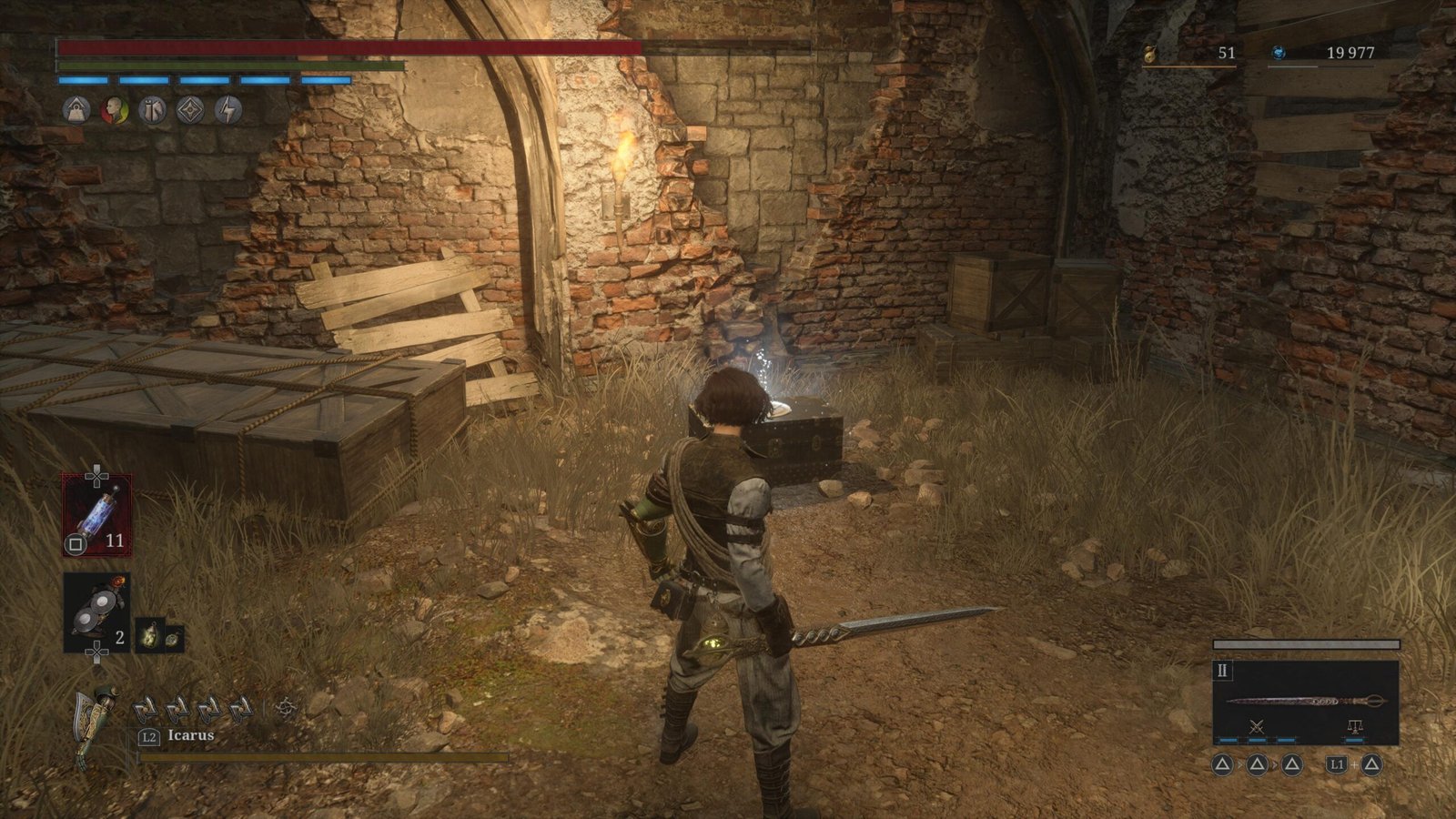The image size is (1456, 819).
Task: Click the small pocket watch icon
Action: (x=173, y=639)
